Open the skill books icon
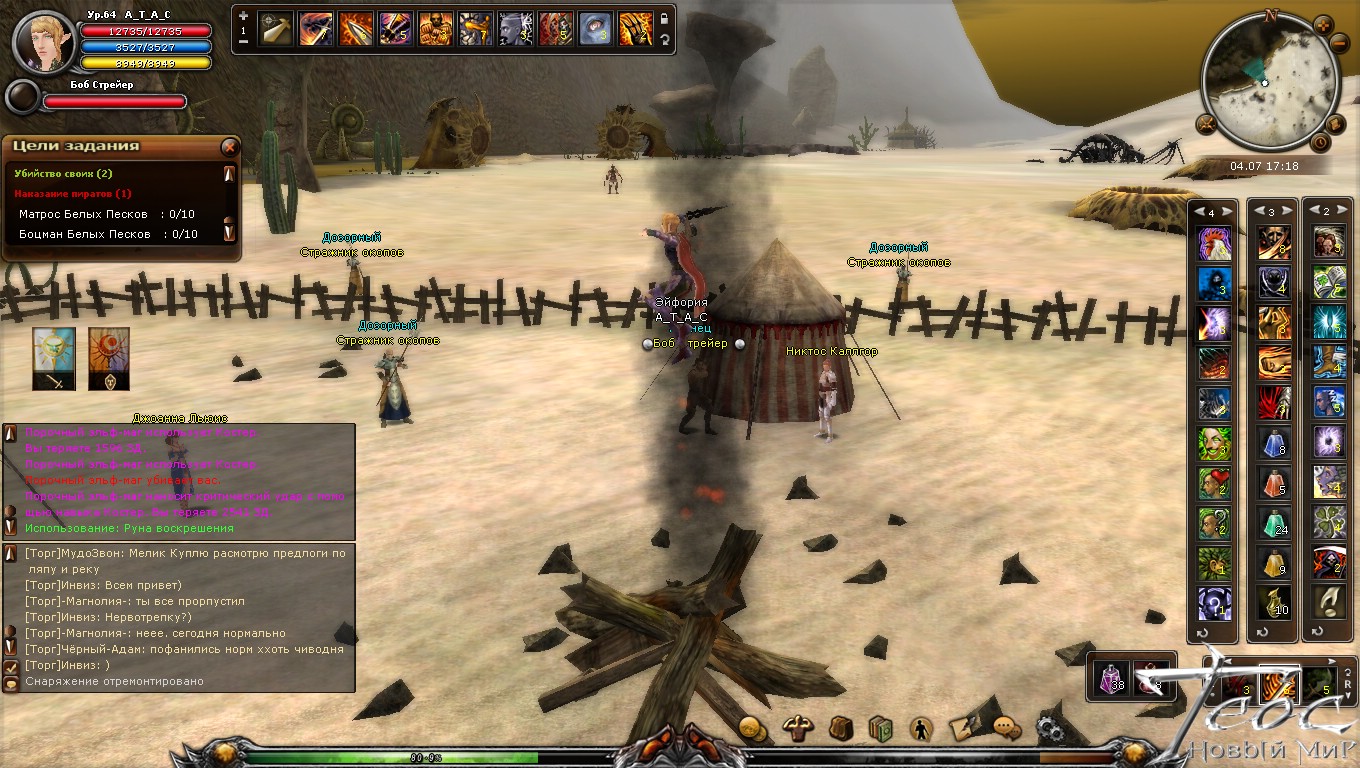Image resolution: width=1360 pixels, height=768 pixels. click(880, 729)
